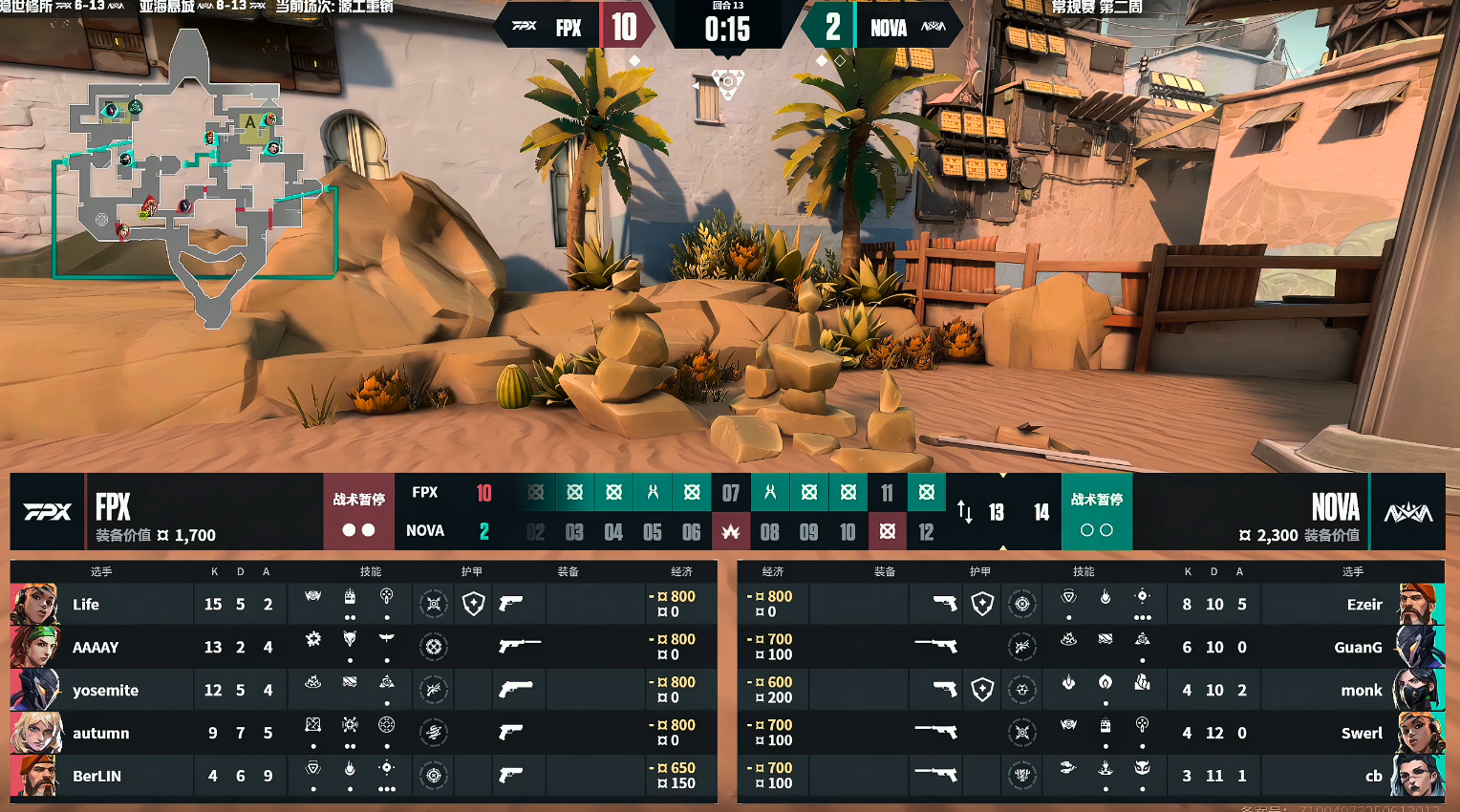Select round 14 in the round timeline
Screen dimensions: 1460x812
[x=1041, y=513]
